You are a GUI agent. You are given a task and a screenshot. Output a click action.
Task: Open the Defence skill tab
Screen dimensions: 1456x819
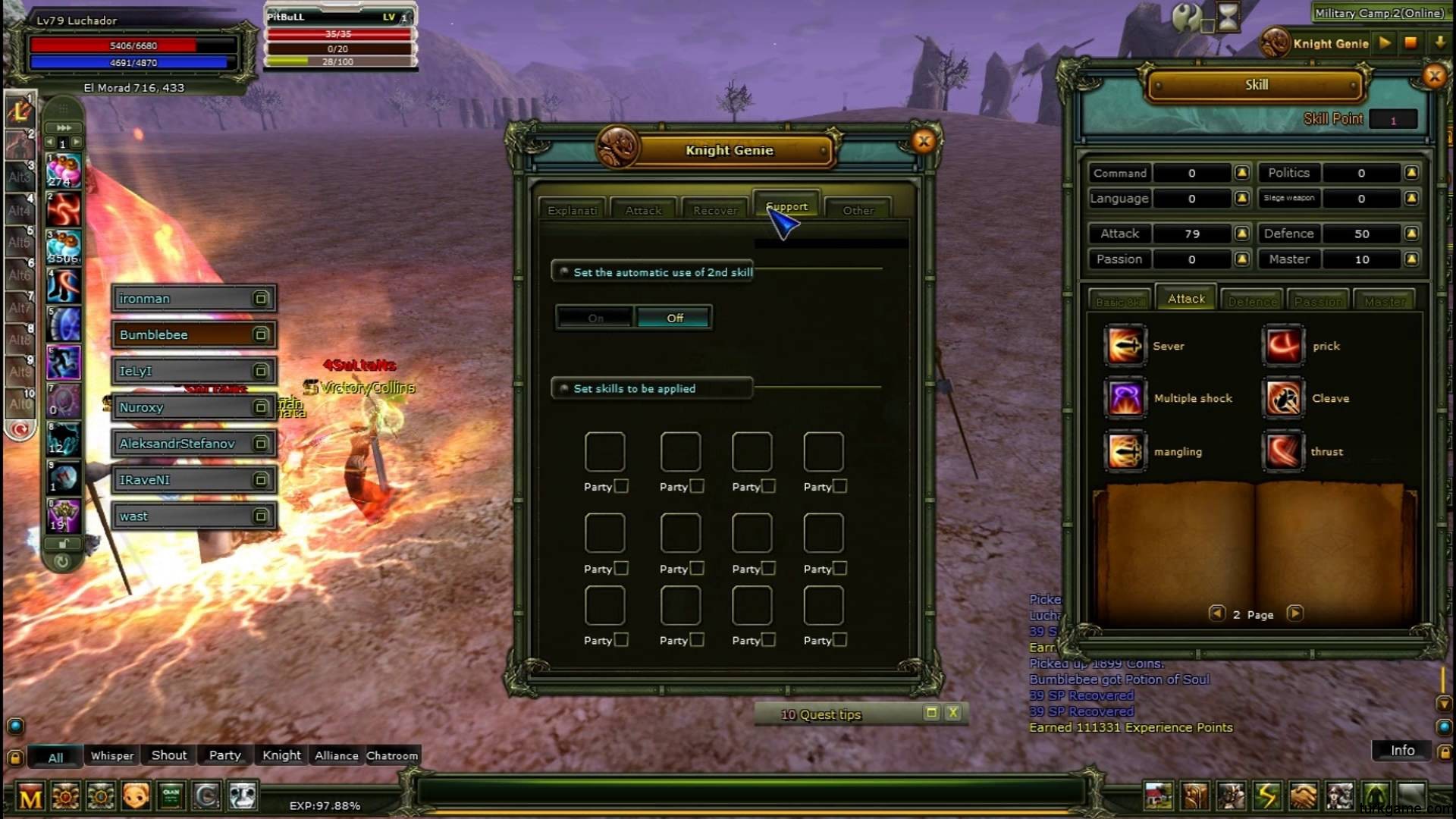tap(1252, 301)
